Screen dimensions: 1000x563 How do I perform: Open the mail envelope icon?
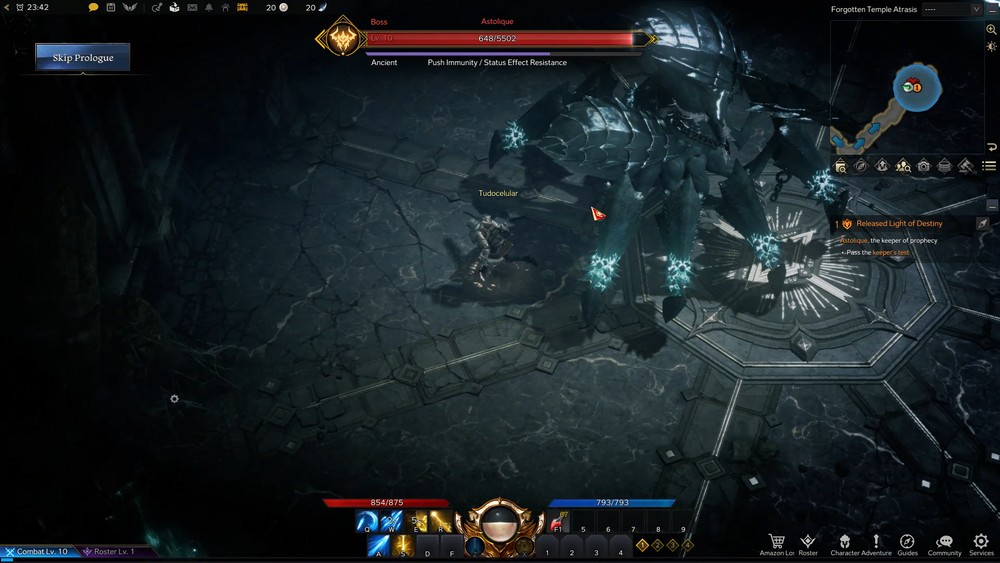pyautogui.click(x=191, y=8)
